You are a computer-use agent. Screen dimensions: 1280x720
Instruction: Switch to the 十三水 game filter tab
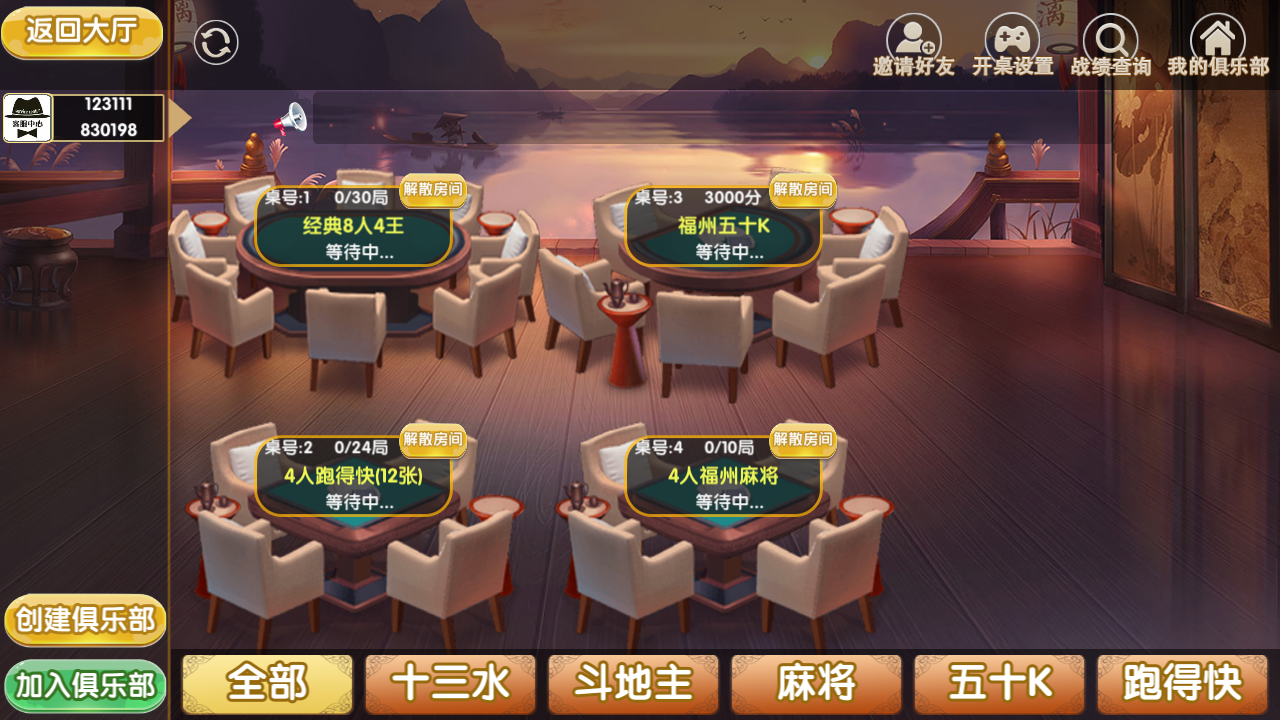450,684
